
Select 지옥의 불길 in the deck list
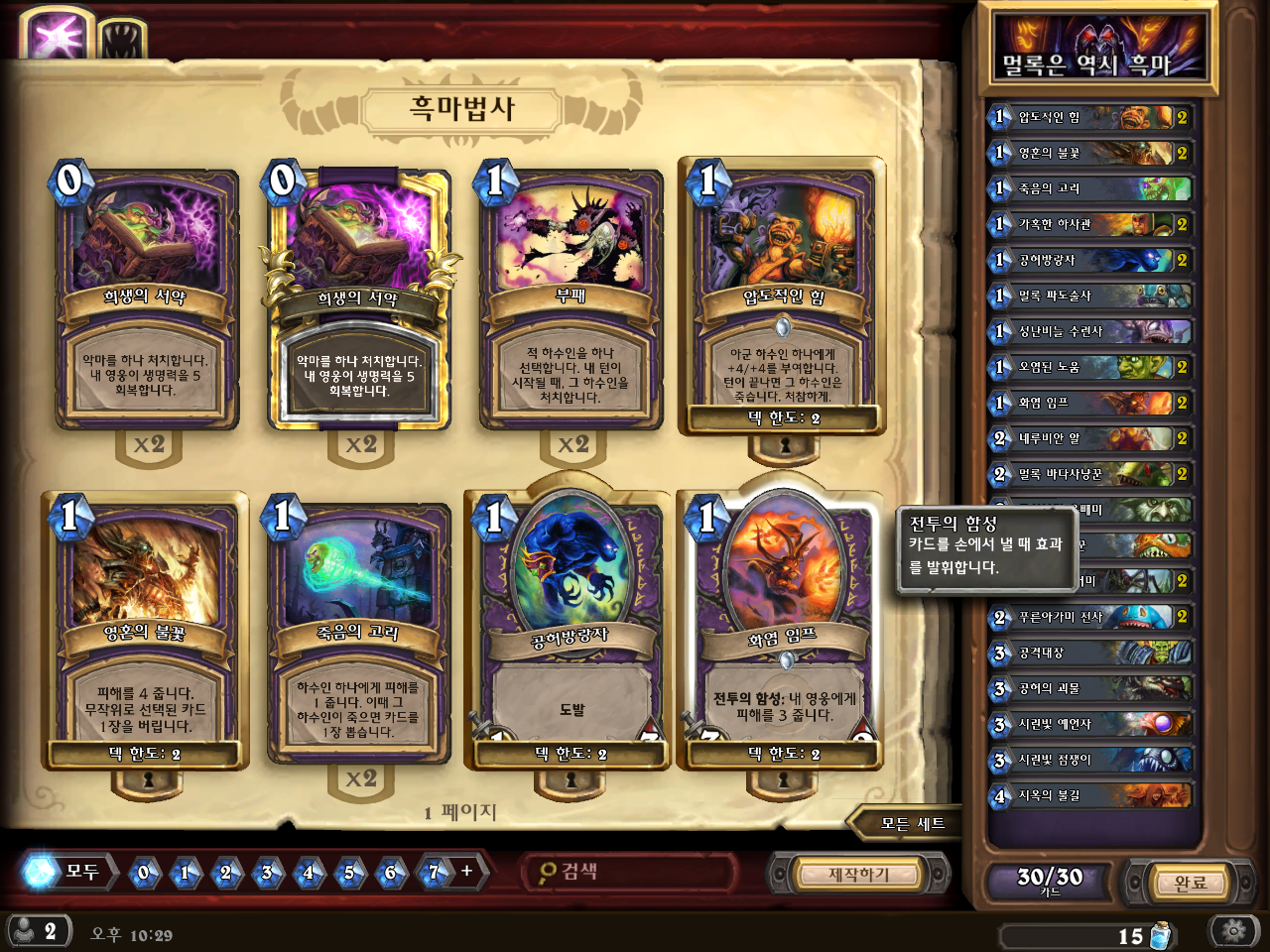click(x=1089, y=795)
